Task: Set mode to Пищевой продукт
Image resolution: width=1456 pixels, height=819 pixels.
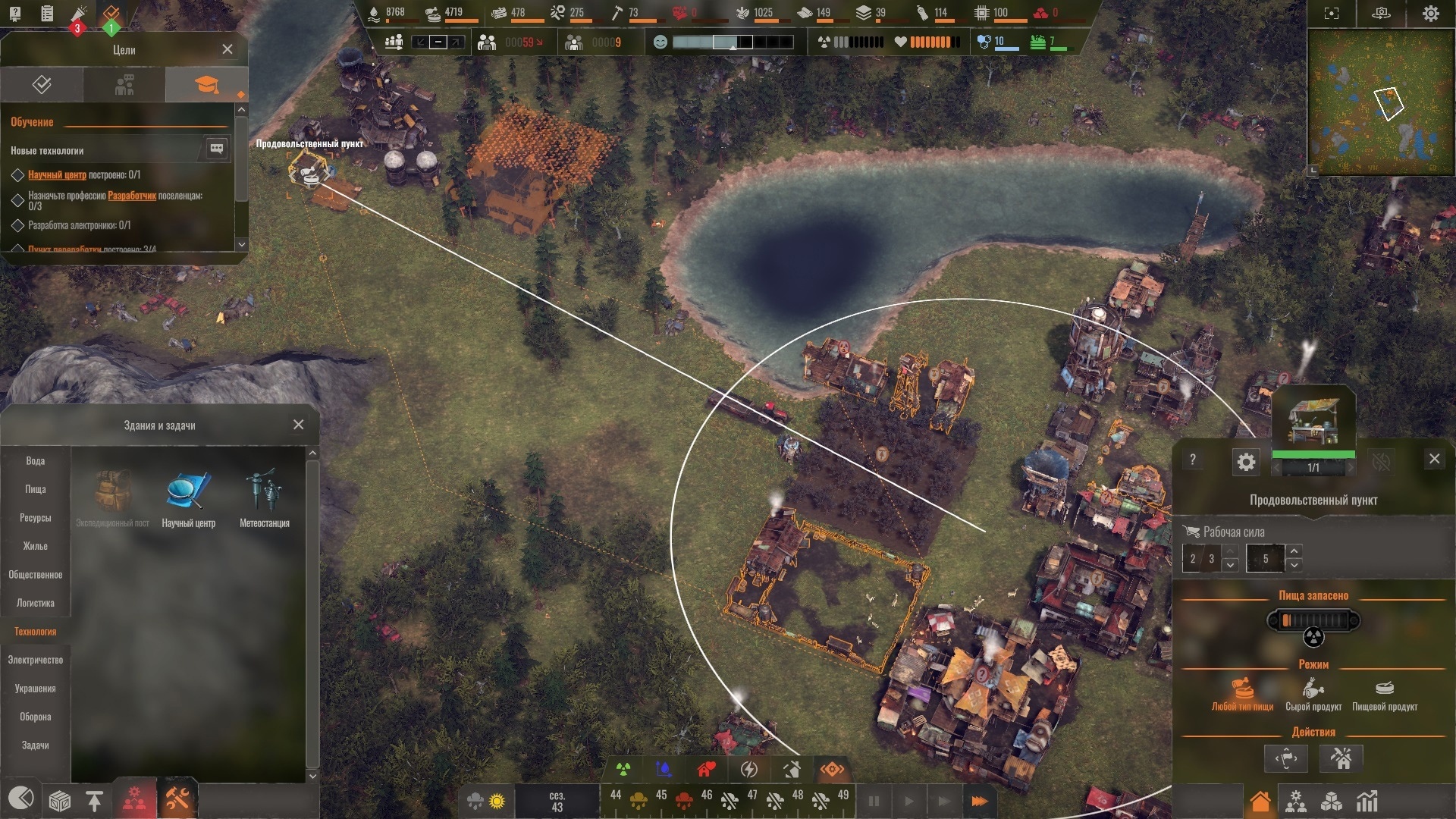Action: tap(1385, 695)
